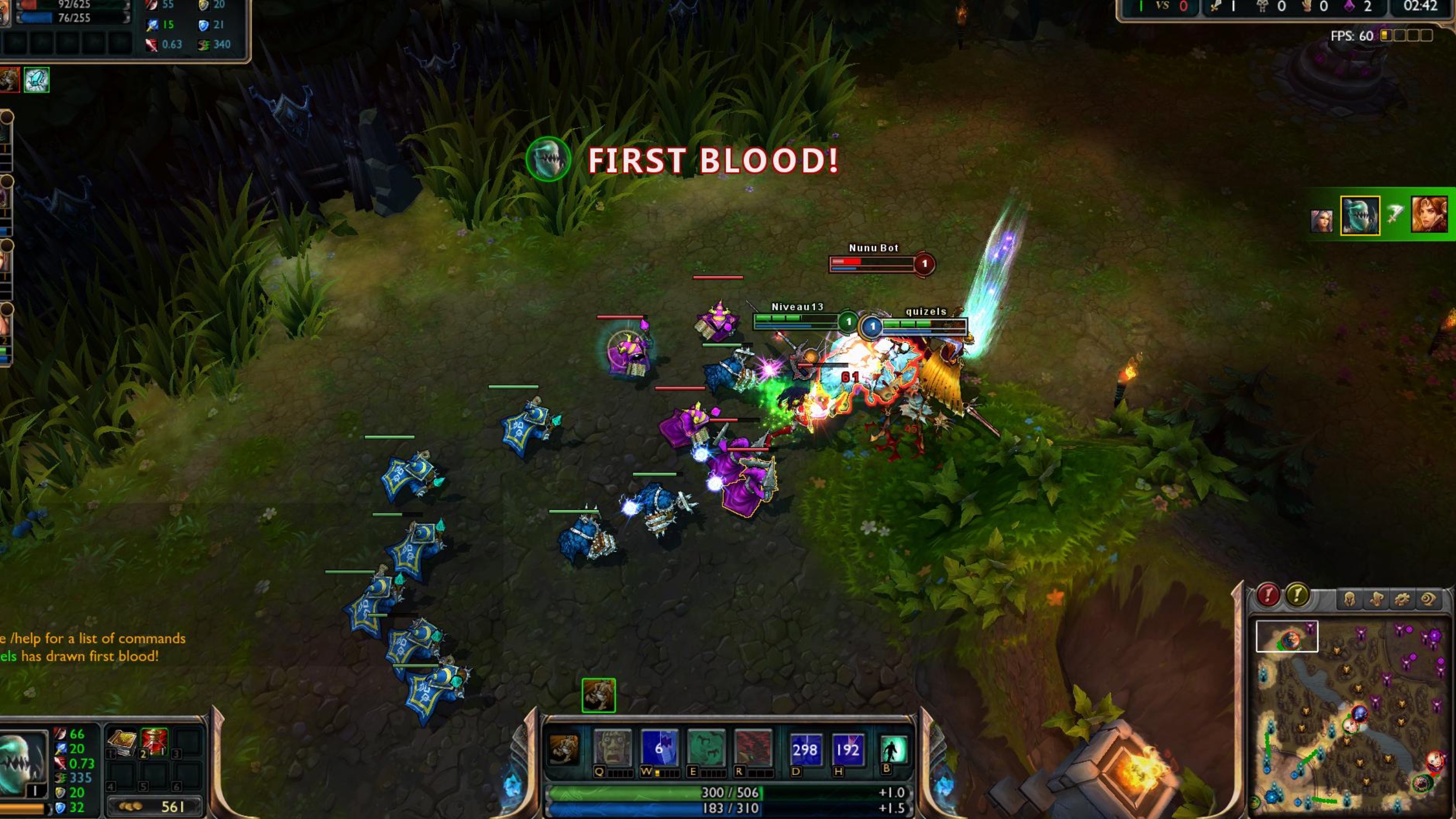Image resolution: width=1456 pixels, height=819 pixels.
Task: Use the health potion in slot 2
Action: click(154, 742)
